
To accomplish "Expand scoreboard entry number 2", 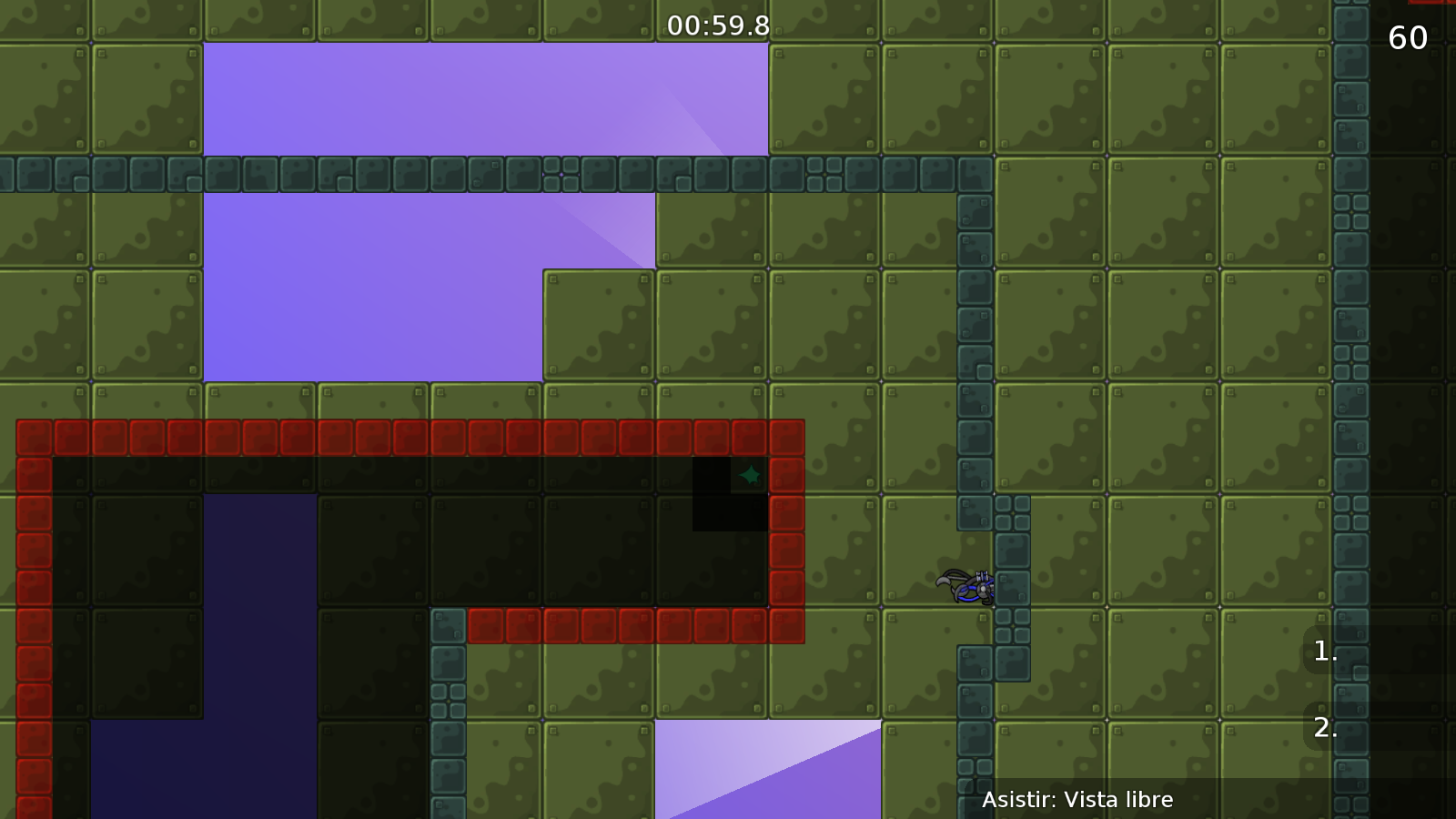I will coord(1324,728).
